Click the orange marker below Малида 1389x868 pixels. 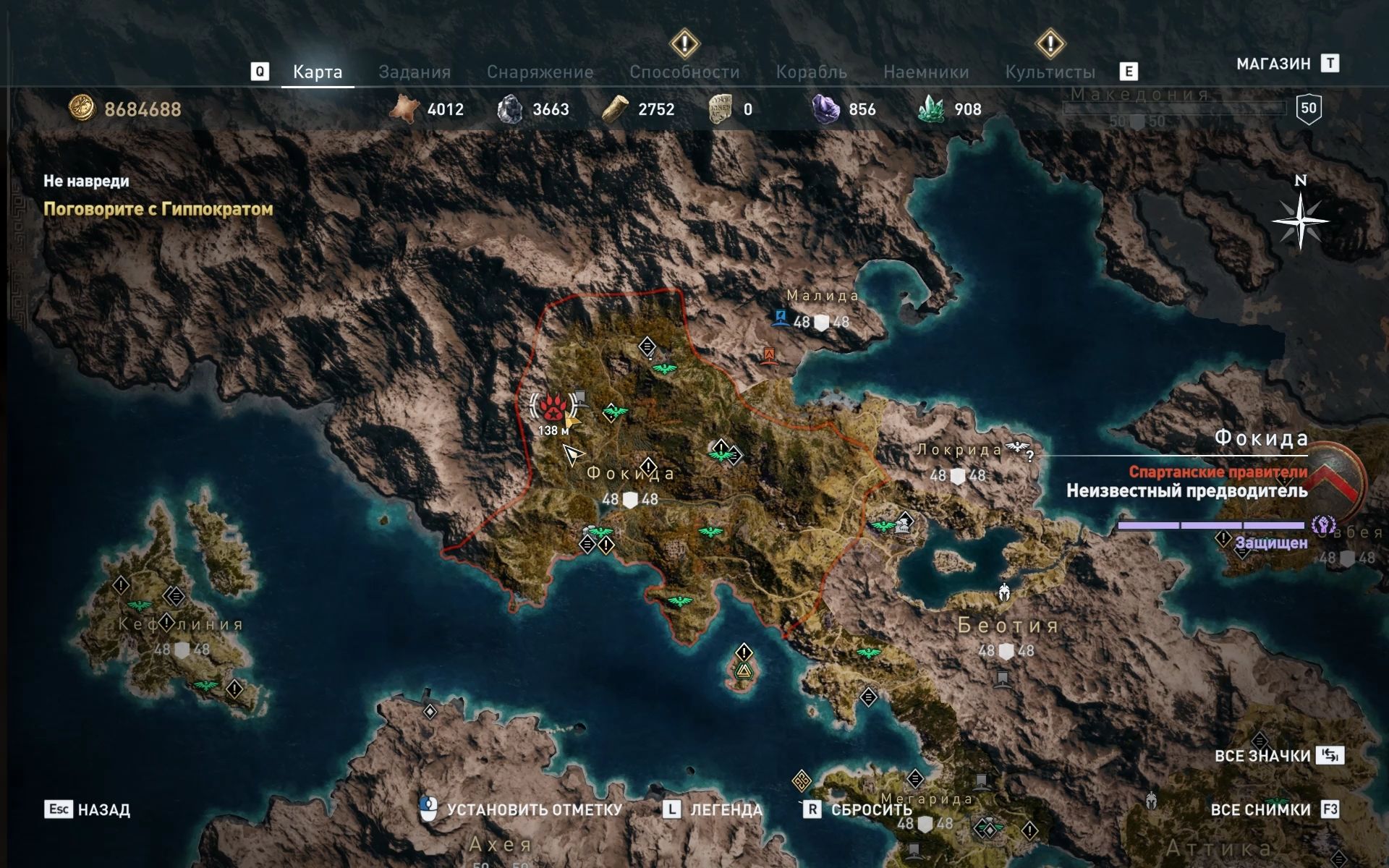click(x=769, y=354)
